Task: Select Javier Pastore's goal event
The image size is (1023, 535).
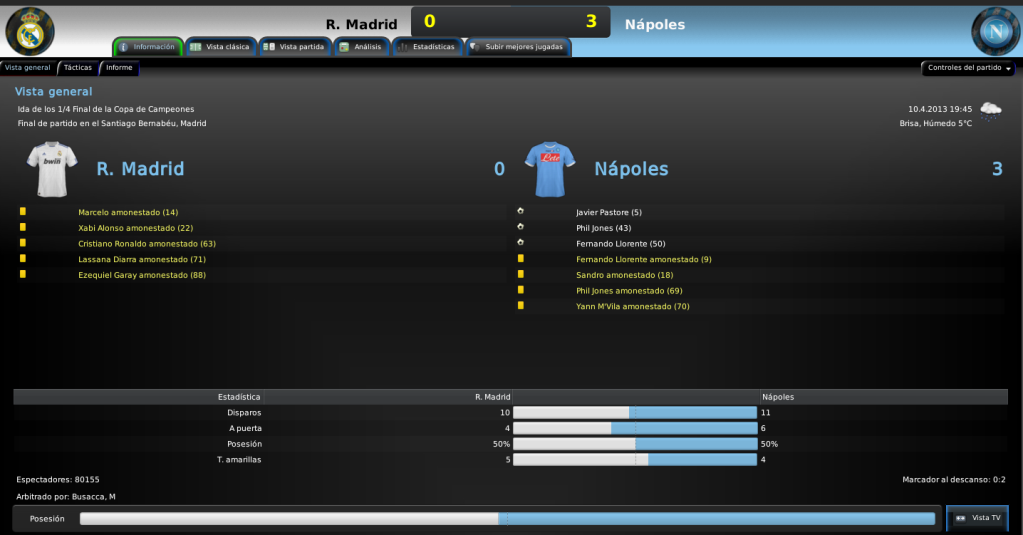Action: (x=609, y=212)
